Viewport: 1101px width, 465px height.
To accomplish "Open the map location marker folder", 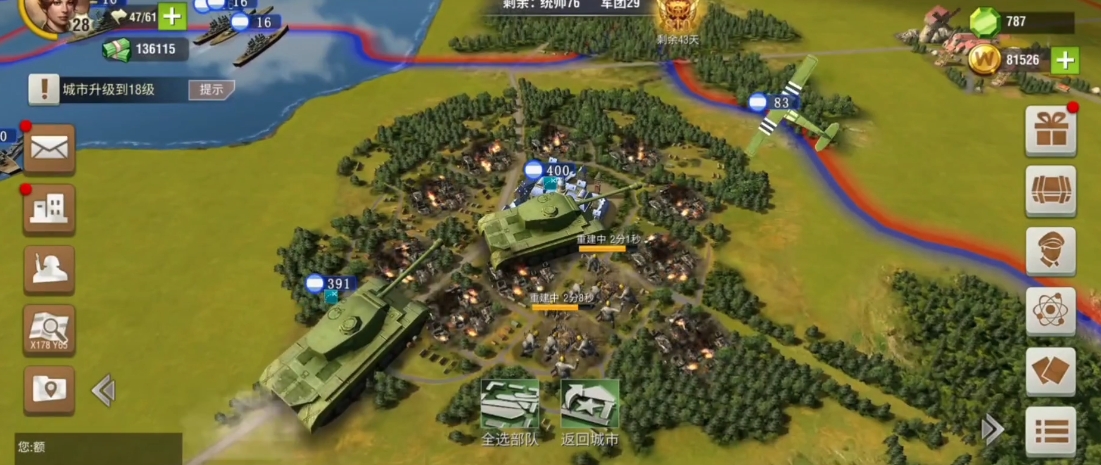I will click(49, 389).
